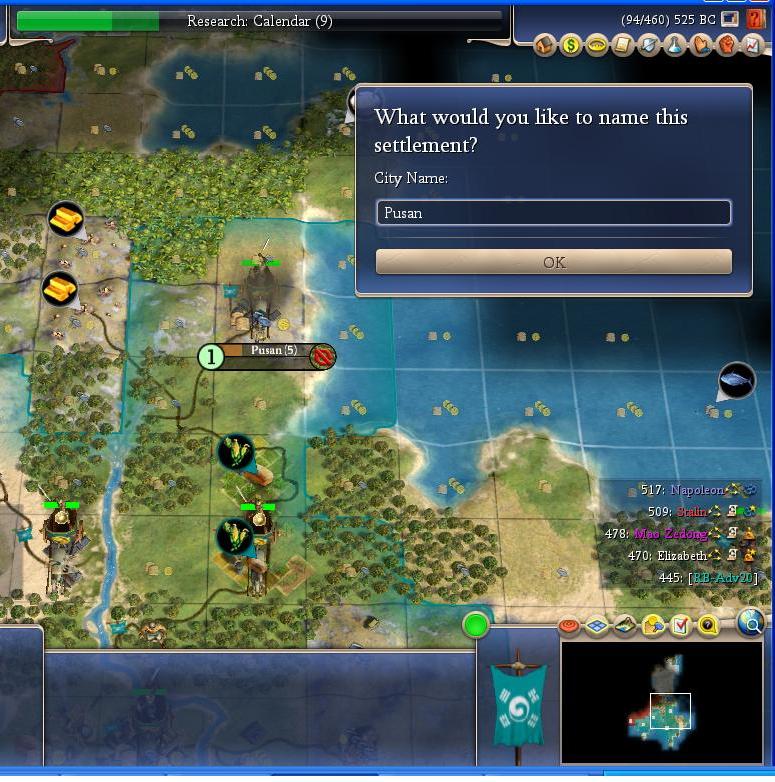This screenshot has width=775, height=782.
Task: Open the globe view magnifier button
Action: [751, 624]
